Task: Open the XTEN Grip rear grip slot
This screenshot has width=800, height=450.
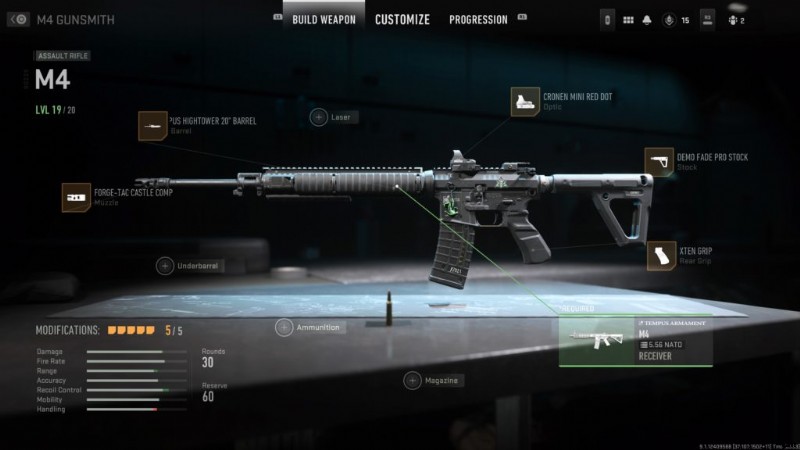Action: pos(662,256)
